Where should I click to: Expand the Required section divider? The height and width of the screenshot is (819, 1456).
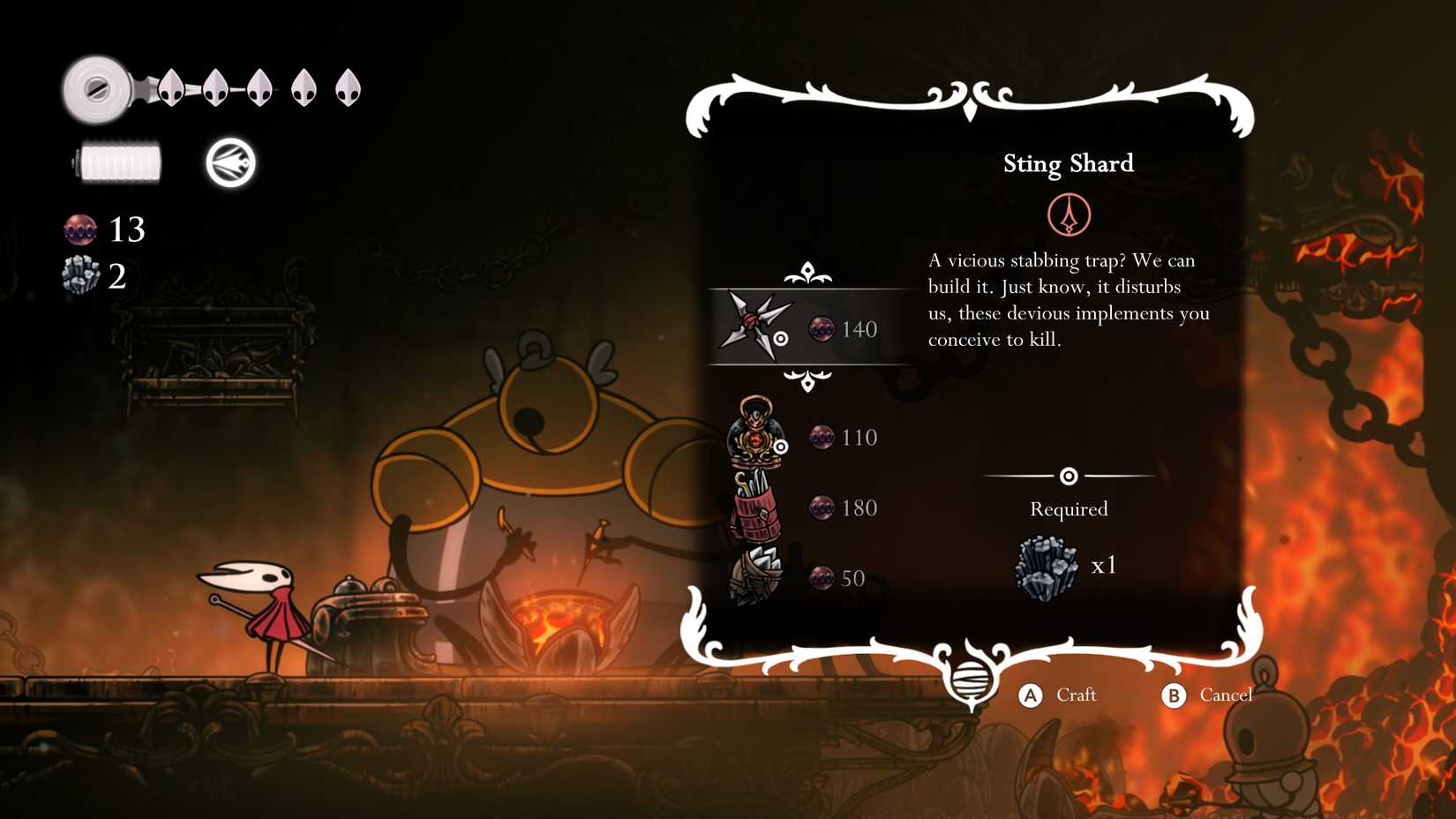(1069, 476)
